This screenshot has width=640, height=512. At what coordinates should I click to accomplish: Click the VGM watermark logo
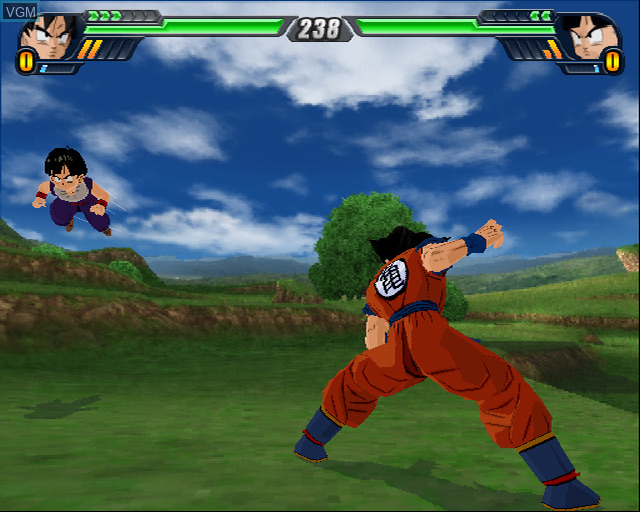point(20,9)
